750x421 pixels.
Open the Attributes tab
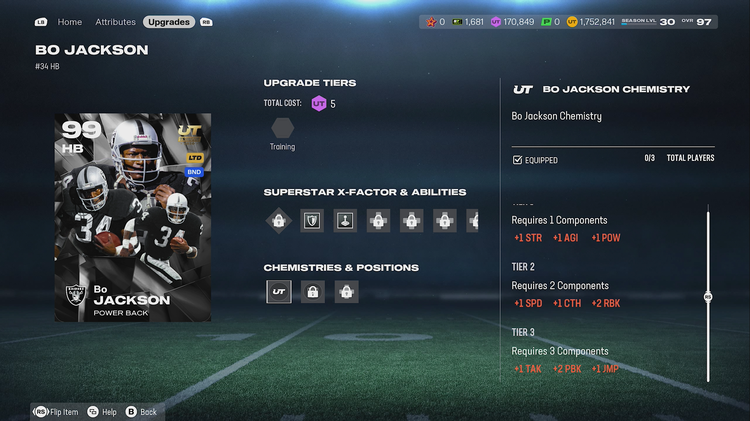point(115,21)
